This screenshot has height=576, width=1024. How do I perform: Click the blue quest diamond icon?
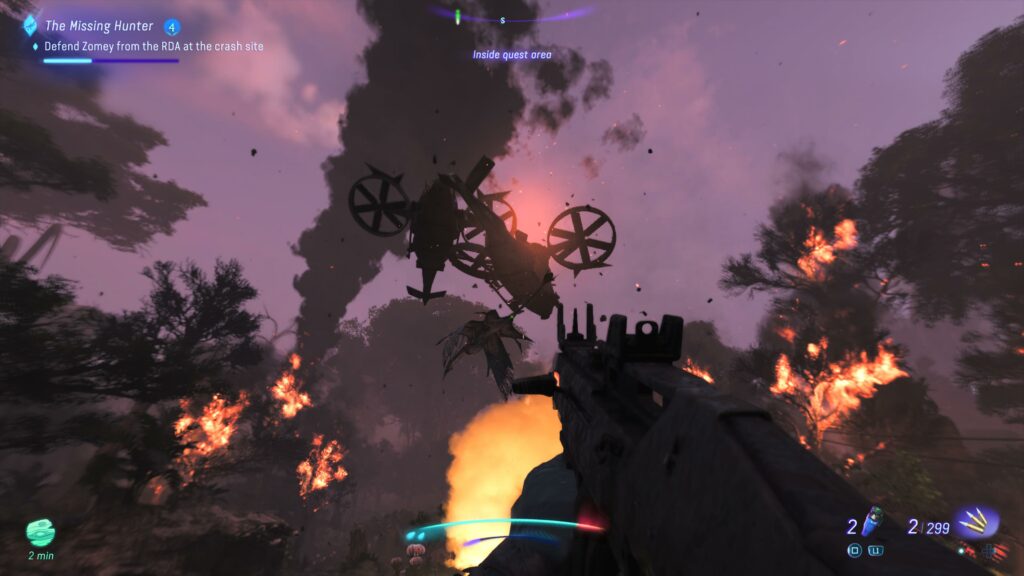(30, 26)
